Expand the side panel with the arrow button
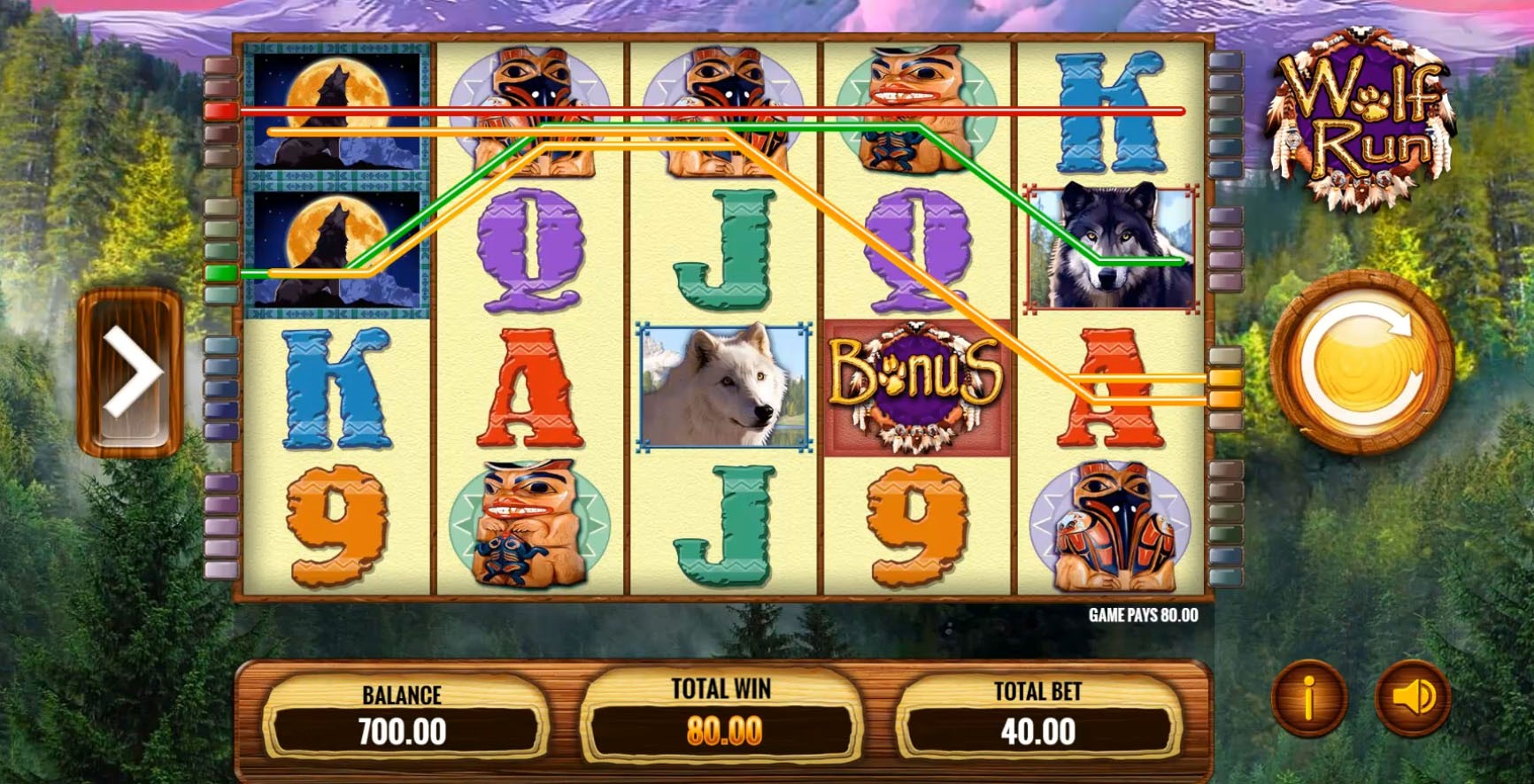This screenshot has width=1534, height=784. coord(130,372)
